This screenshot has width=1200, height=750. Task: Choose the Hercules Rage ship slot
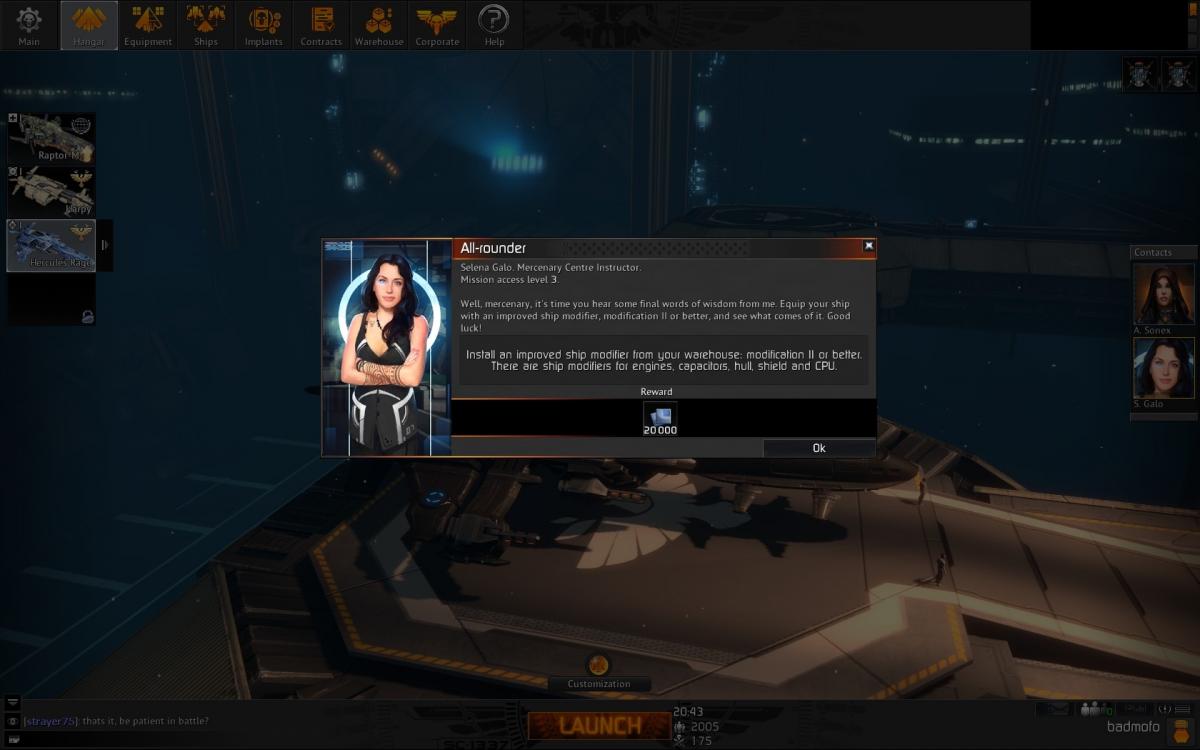pos(51,245)
